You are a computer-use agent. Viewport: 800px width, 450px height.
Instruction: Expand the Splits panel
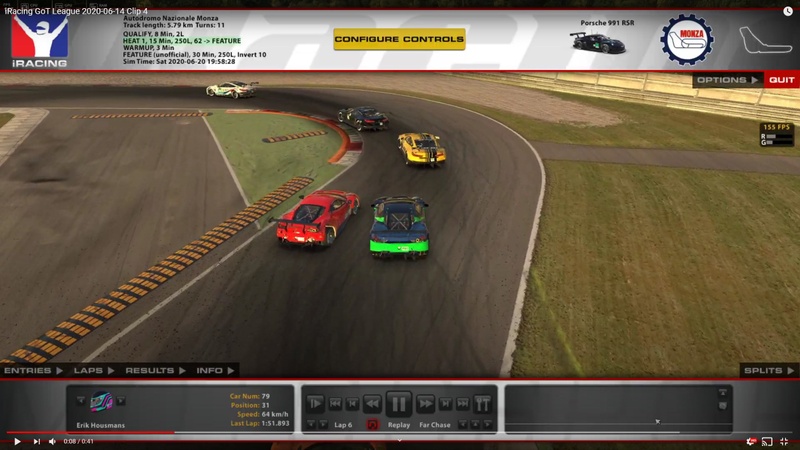767,371
